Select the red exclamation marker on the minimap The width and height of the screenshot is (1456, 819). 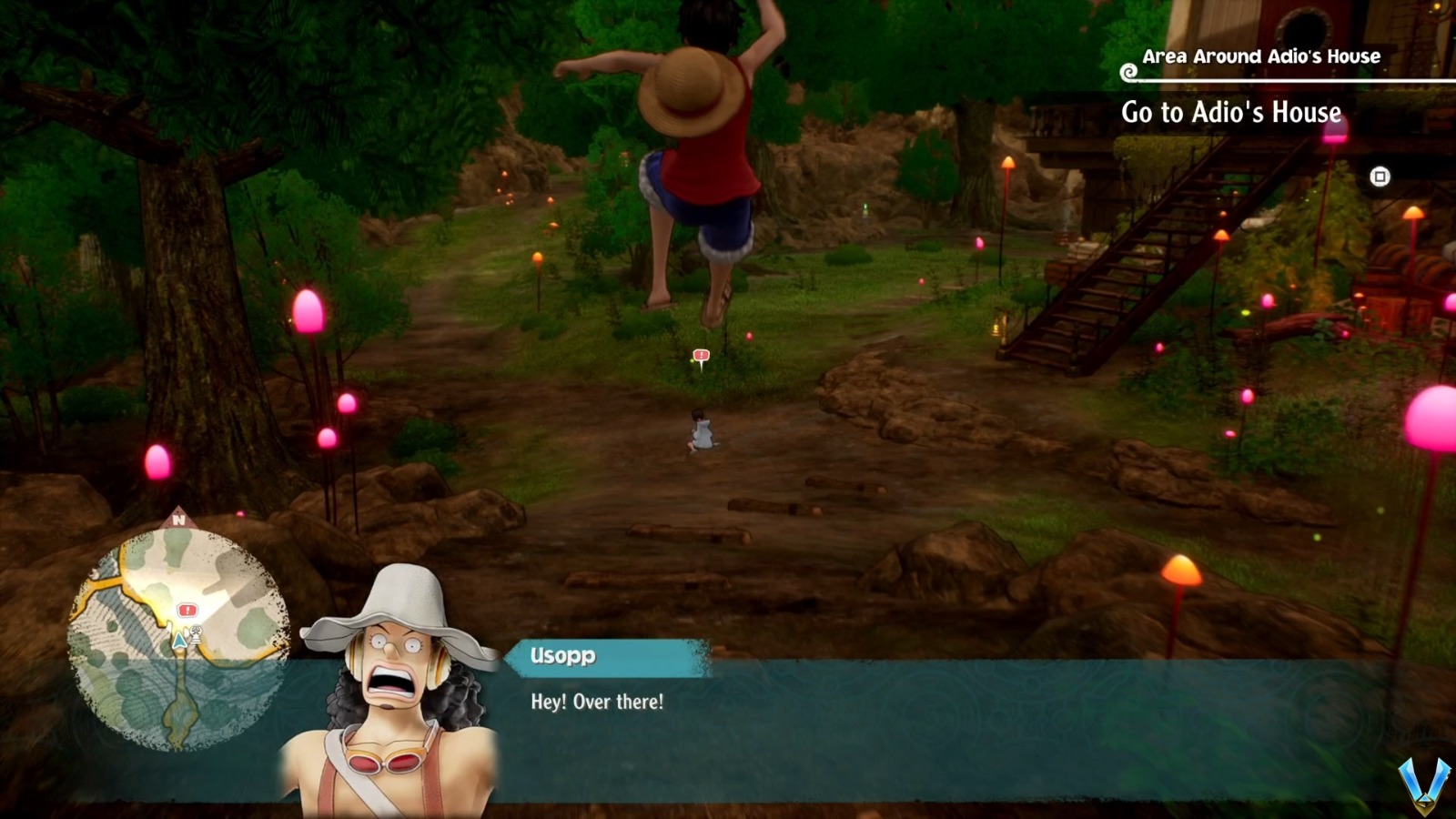pos(187,610)
